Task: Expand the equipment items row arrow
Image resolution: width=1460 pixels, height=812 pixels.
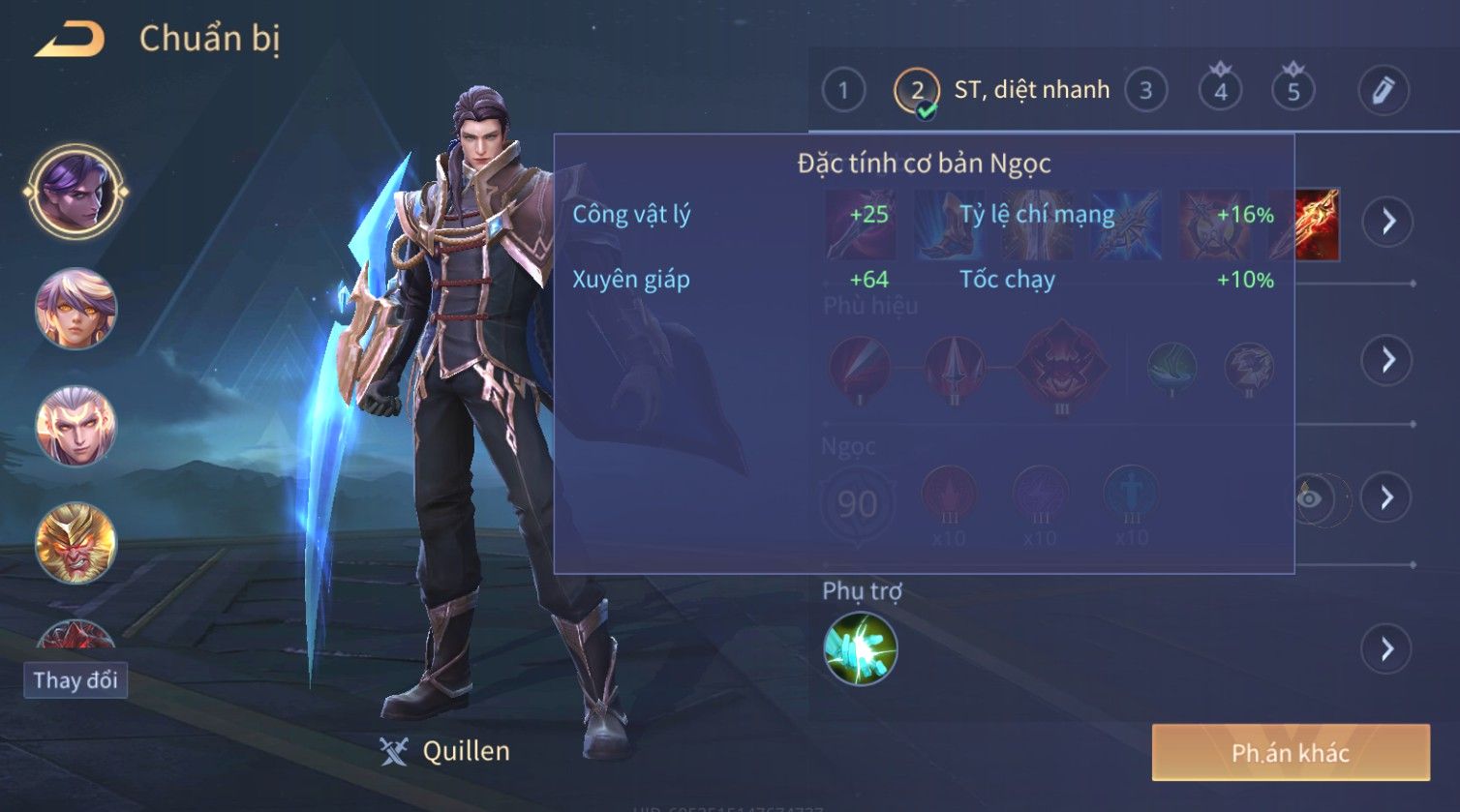Action: point(1388,222)
